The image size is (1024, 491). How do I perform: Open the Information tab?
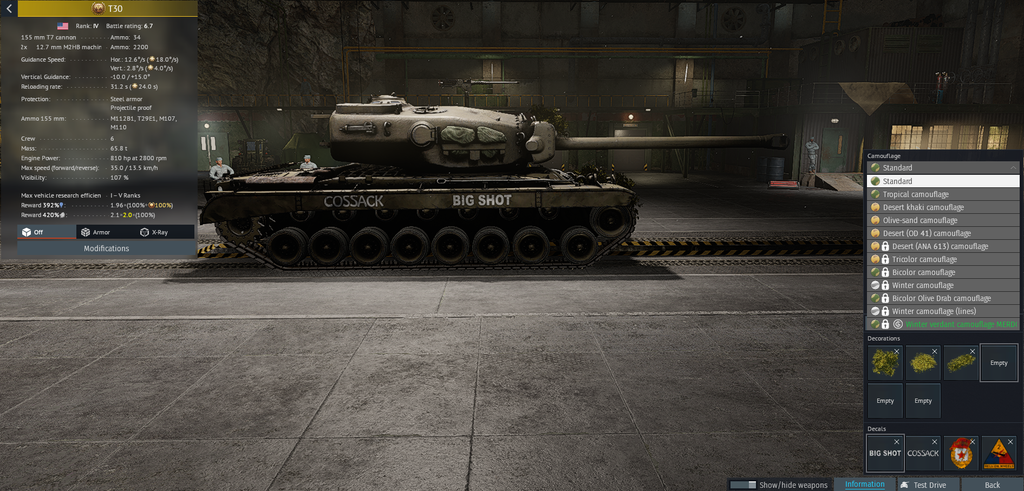[x=864, y=485]
